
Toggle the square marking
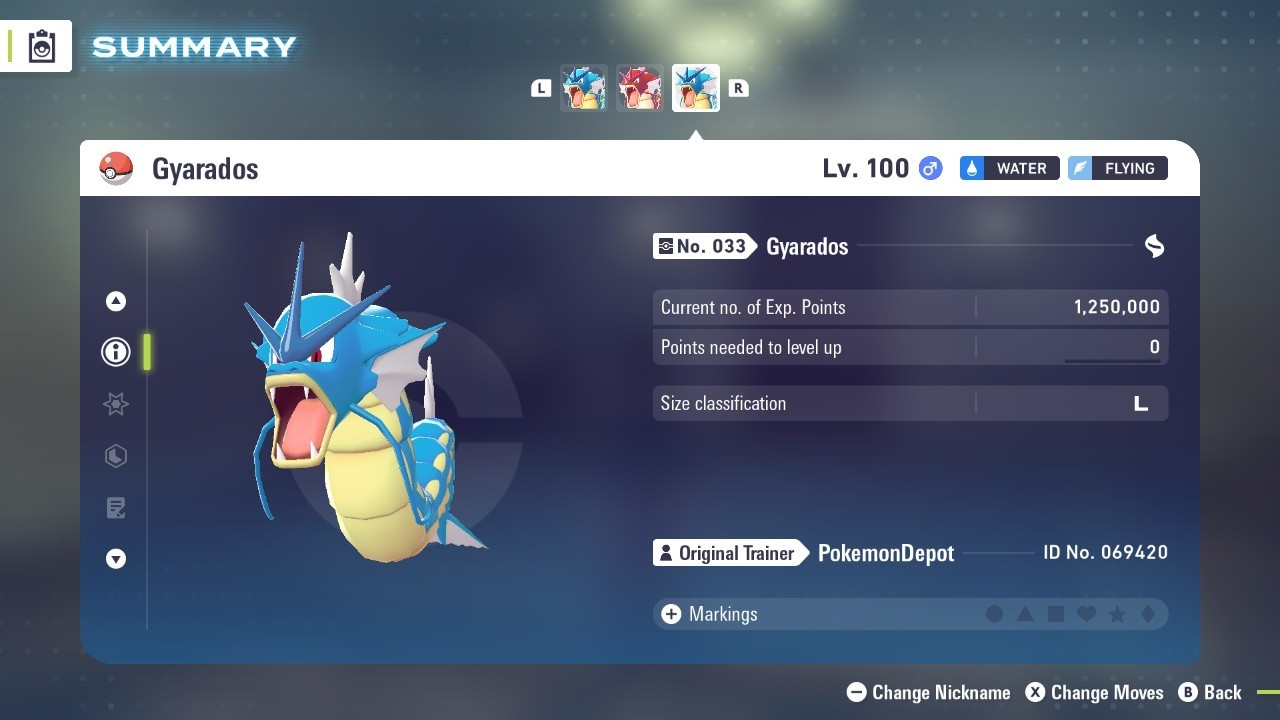(1056, 614)
